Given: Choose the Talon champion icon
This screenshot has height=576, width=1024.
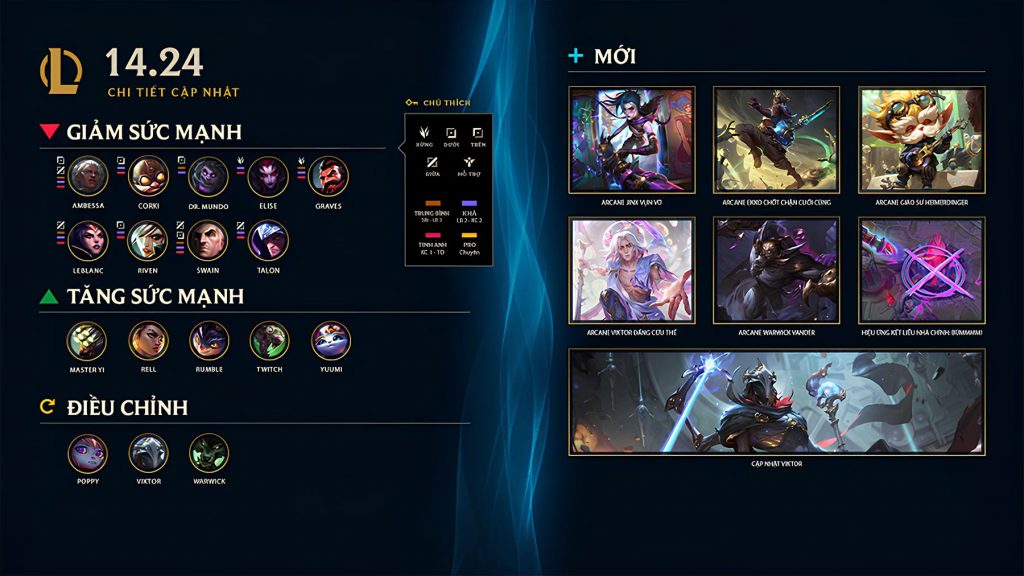Looking at the screenshot, I should point(268,241).
